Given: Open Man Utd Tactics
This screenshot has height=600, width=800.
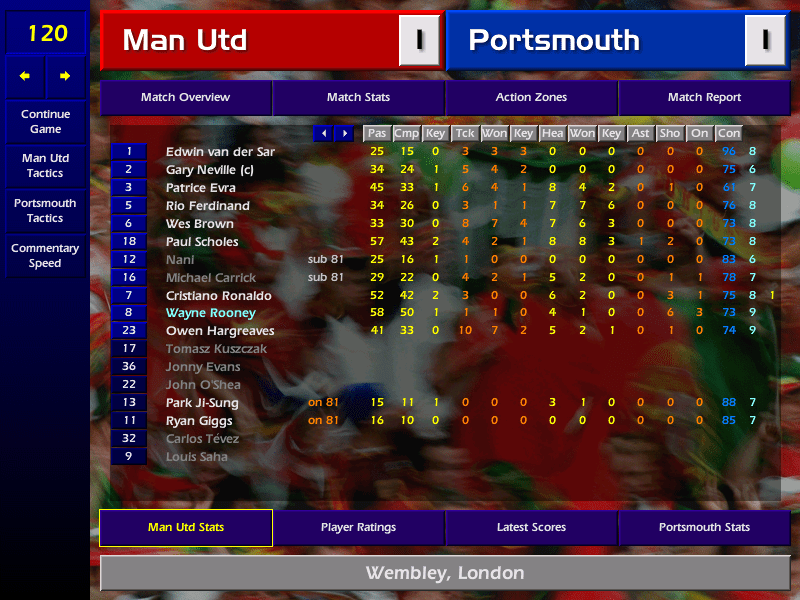Looking at the screenshot, I should [45, 165].
